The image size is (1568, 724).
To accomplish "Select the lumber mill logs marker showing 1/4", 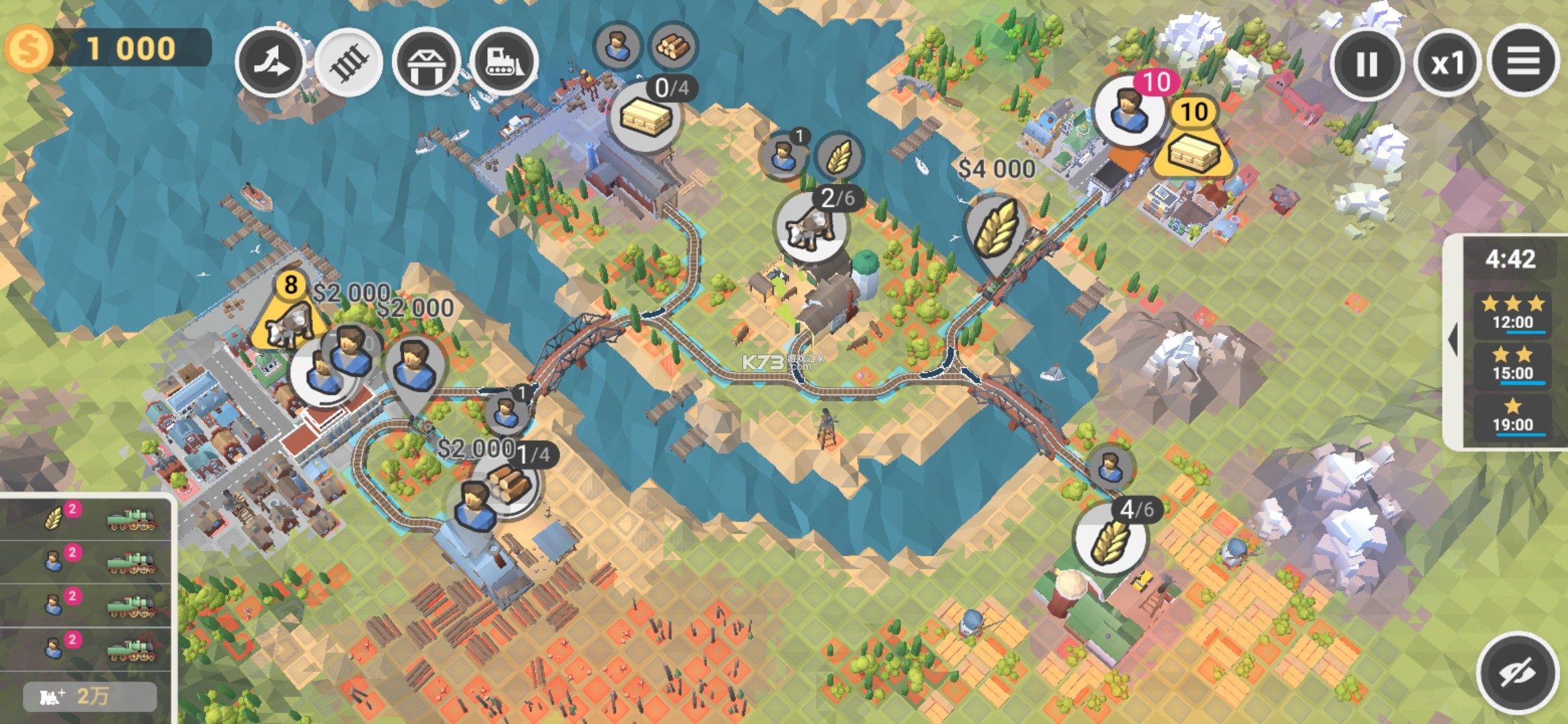I will (x=511, y=484).
